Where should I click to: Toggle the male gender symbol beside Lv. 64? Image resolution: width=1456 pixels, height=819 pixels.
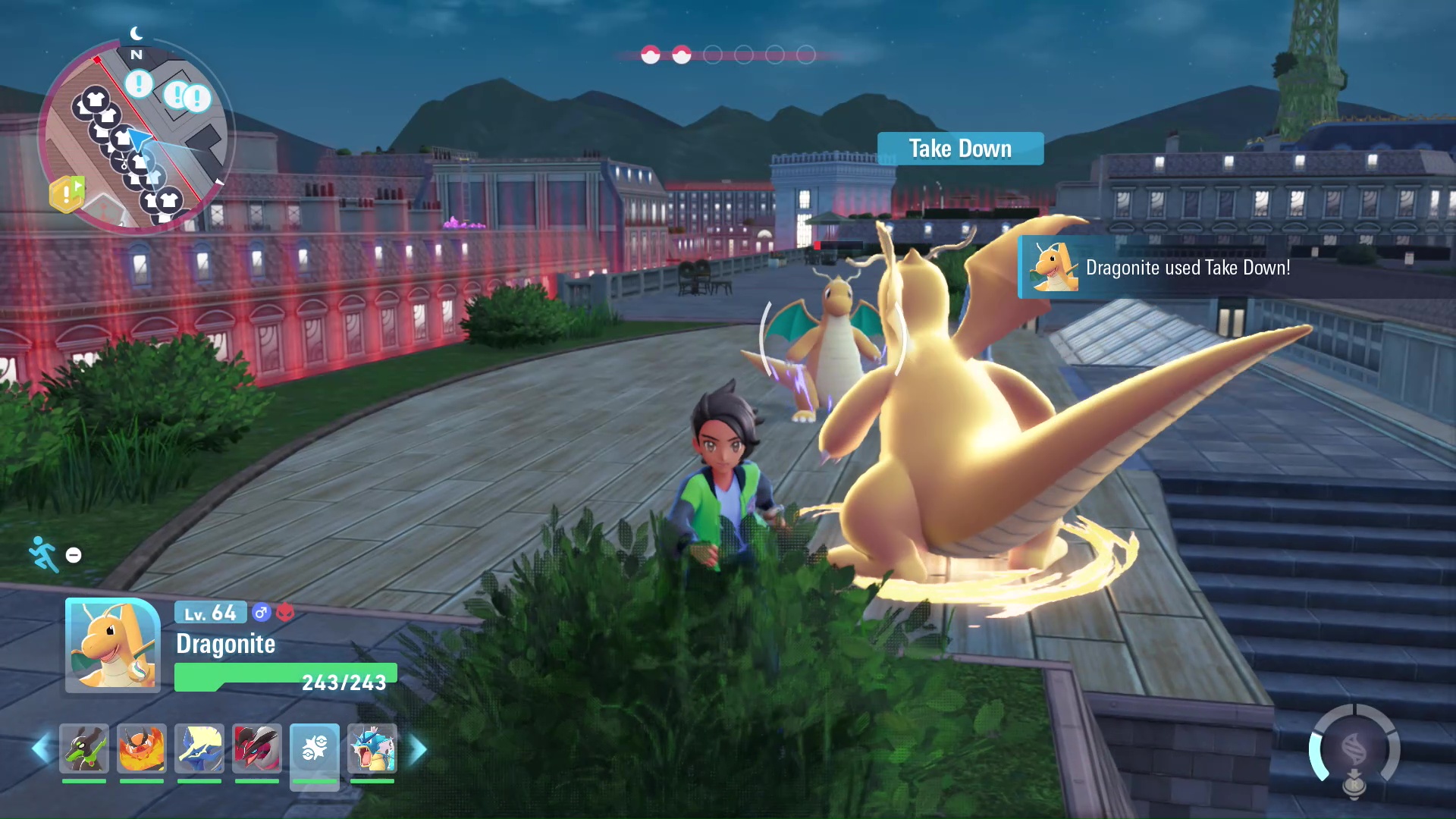pos(262,613)
